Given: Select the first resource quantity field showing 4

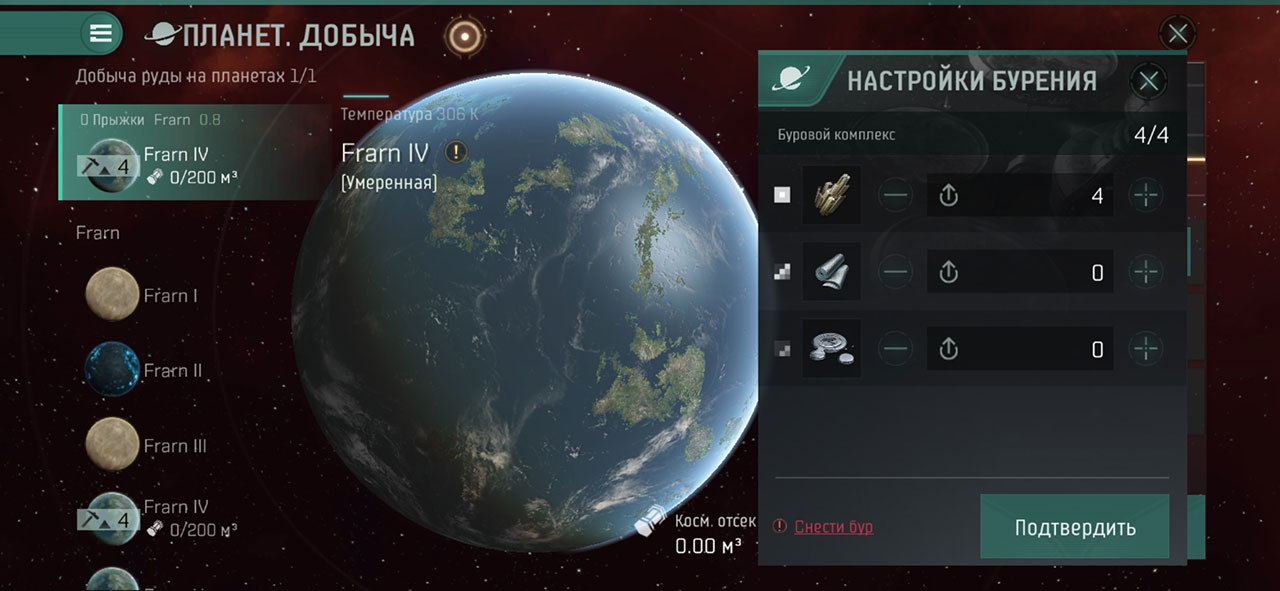Looking at the screenshot, I should (x=1020, y=195).
